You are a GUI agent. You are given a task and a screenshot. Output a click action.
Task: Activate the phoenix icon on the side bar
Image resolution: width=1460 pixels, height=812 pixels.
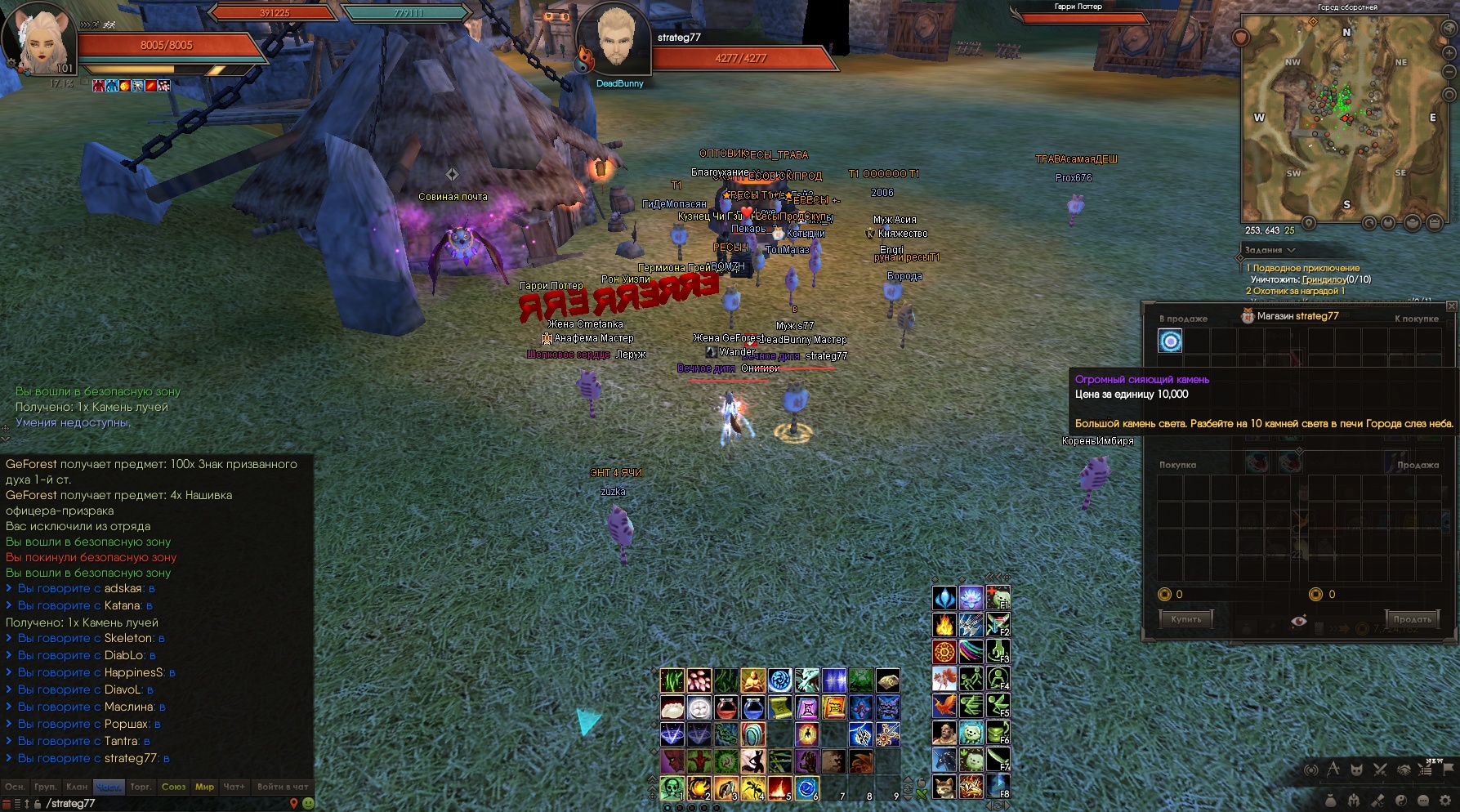944,705
